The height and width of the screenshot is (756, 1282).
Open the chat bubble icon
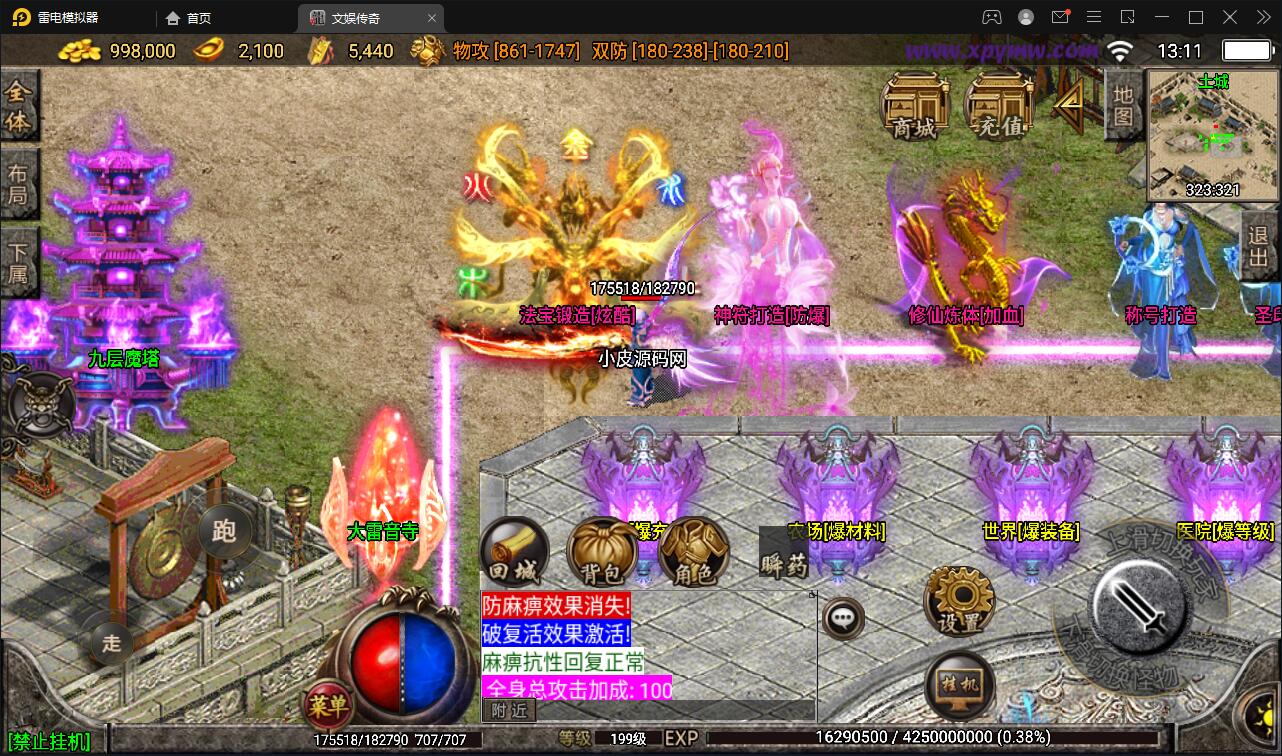[x=843, y=618]
